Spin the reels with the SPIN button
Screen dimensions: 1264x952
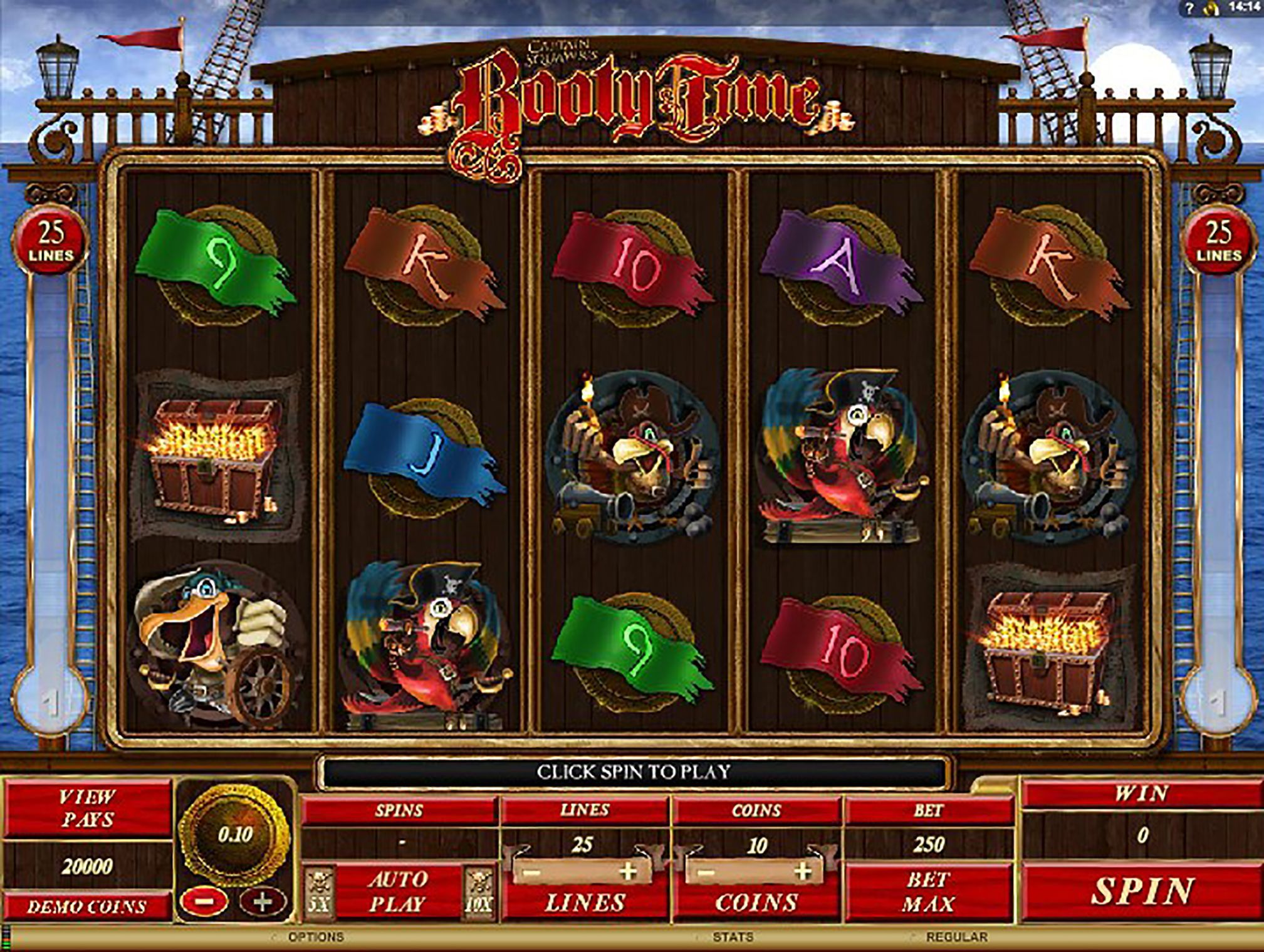coord(1142,891)
